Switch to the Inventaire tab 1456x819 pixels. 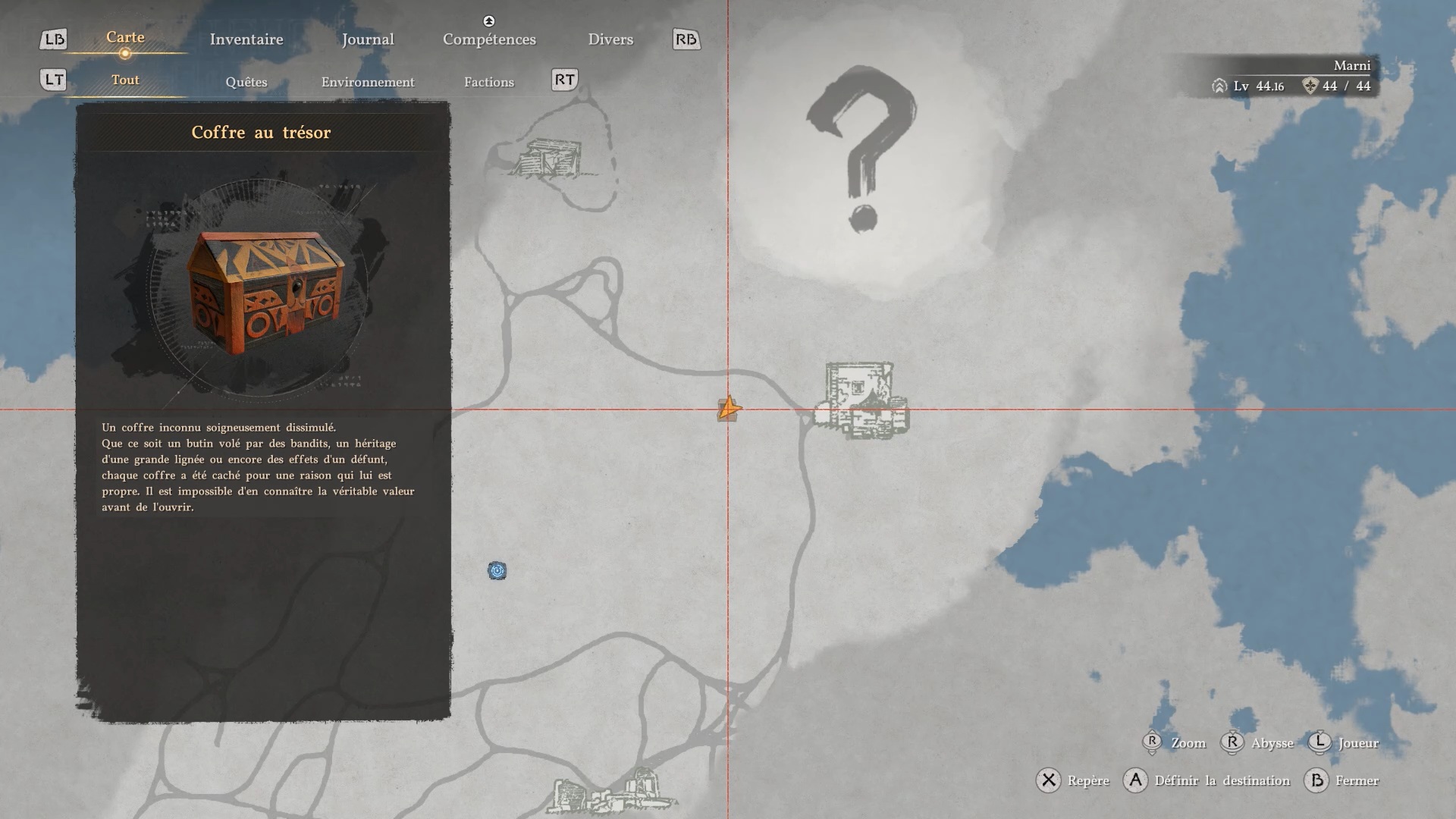246,39
